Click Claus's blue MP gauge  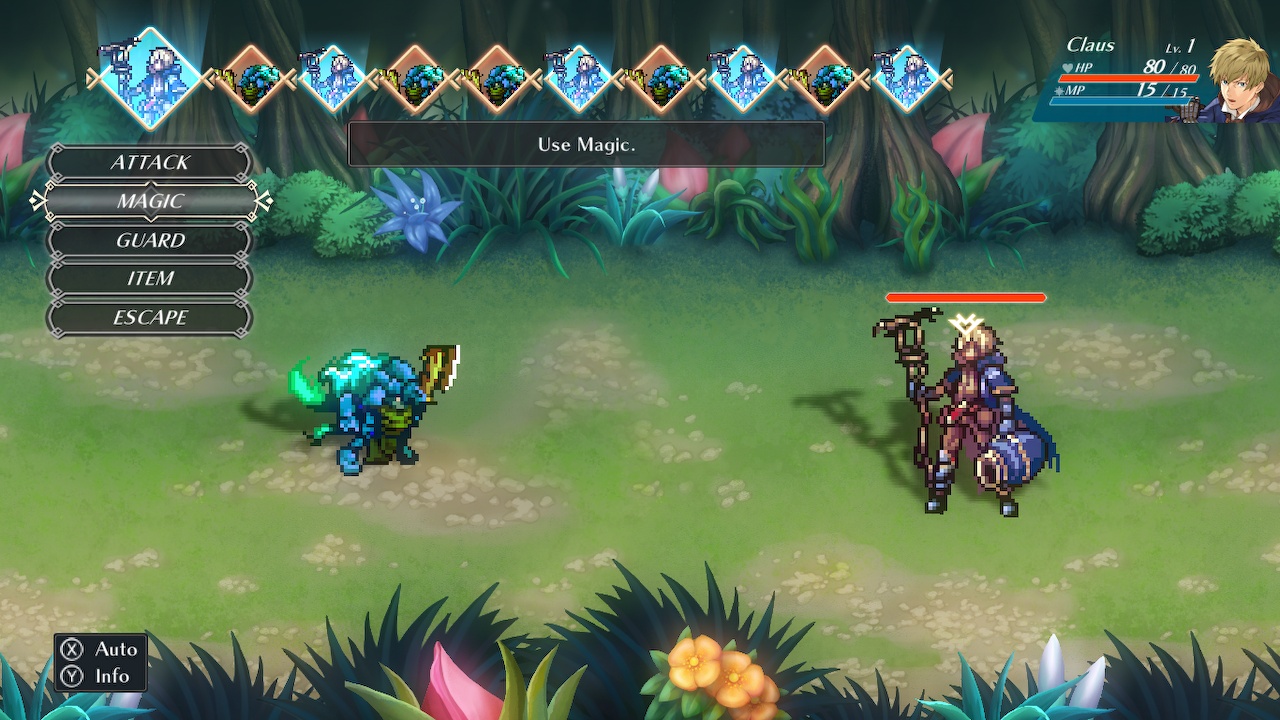(1121, 101)
